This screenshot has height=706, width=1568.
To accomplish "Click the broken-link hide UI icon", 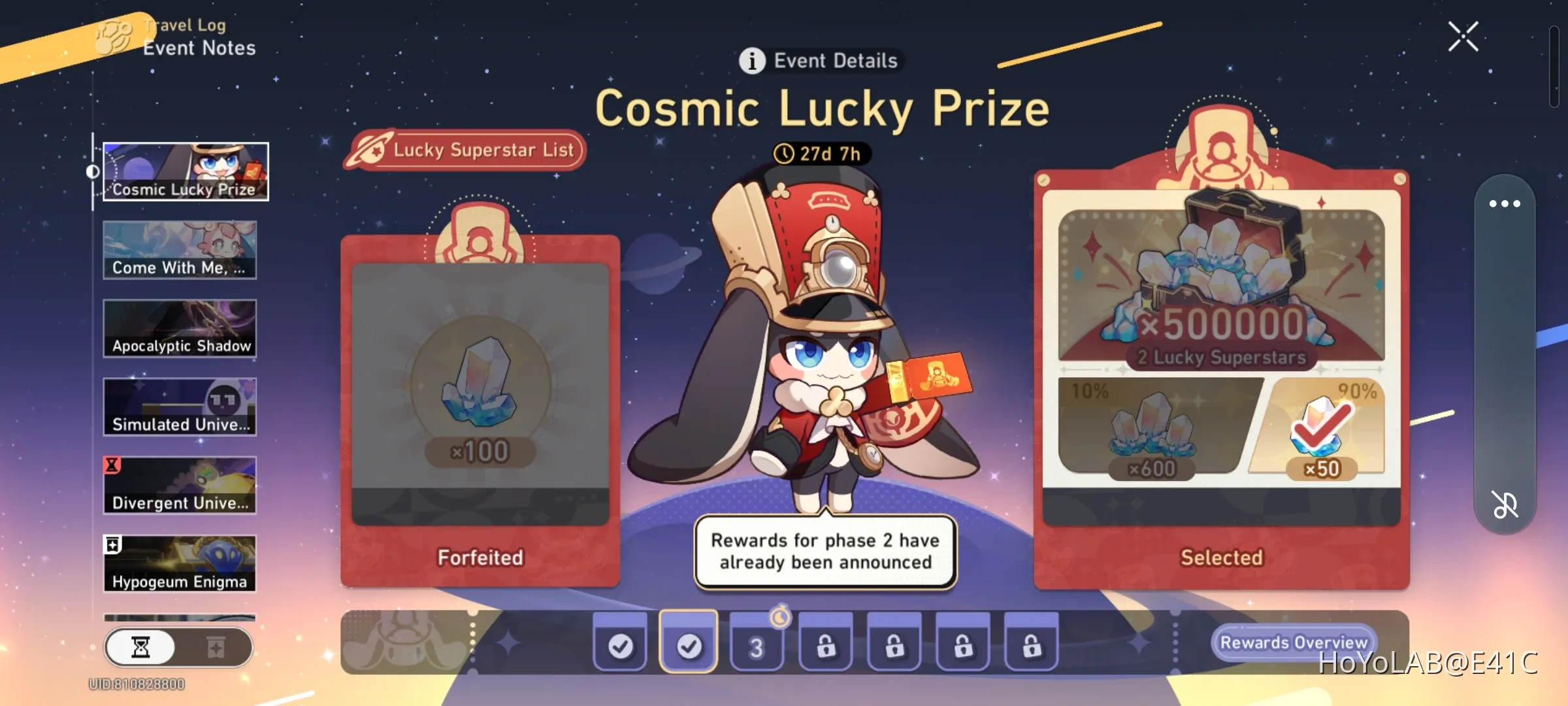I will pyautogui.click(x=1506, y=504).
